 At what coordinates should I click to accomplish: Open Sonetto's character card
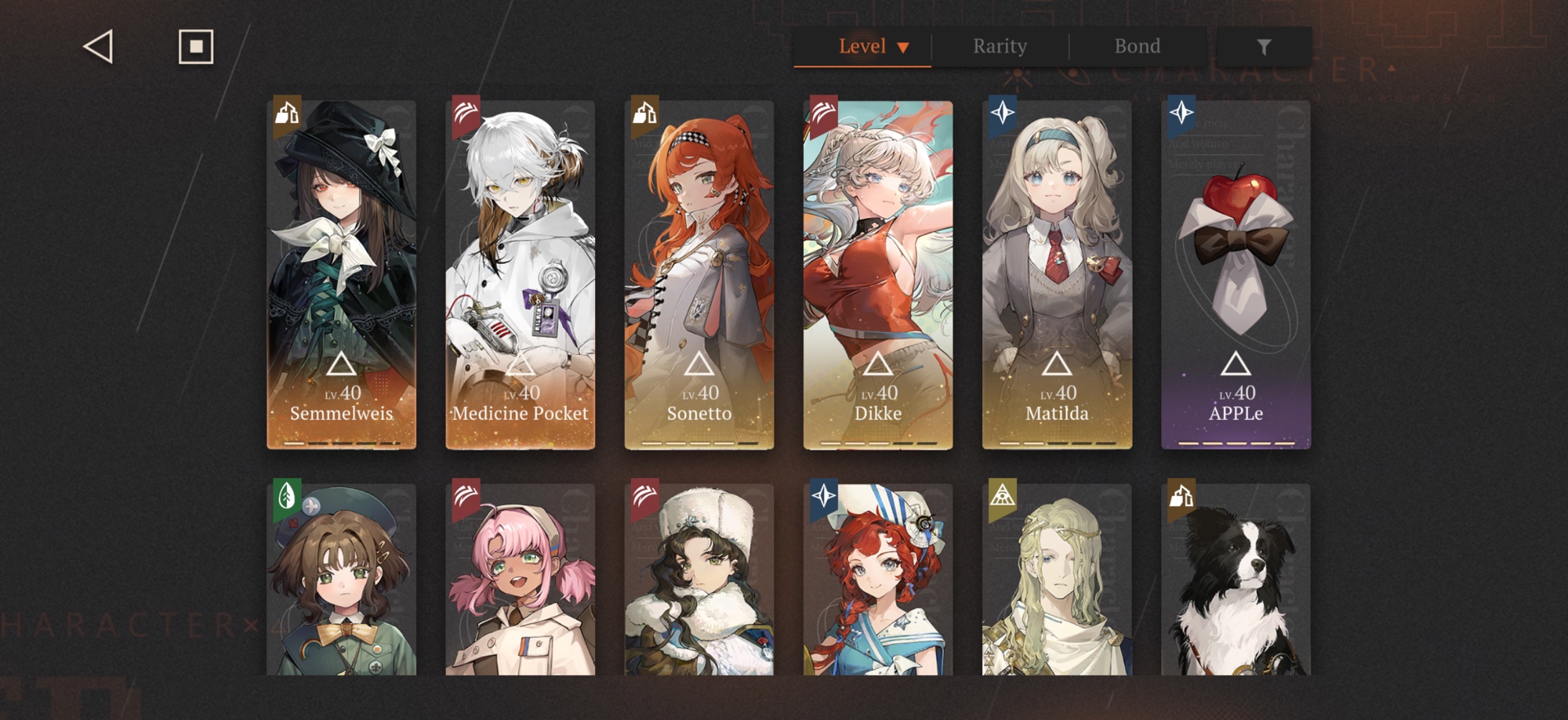(699, 274)
